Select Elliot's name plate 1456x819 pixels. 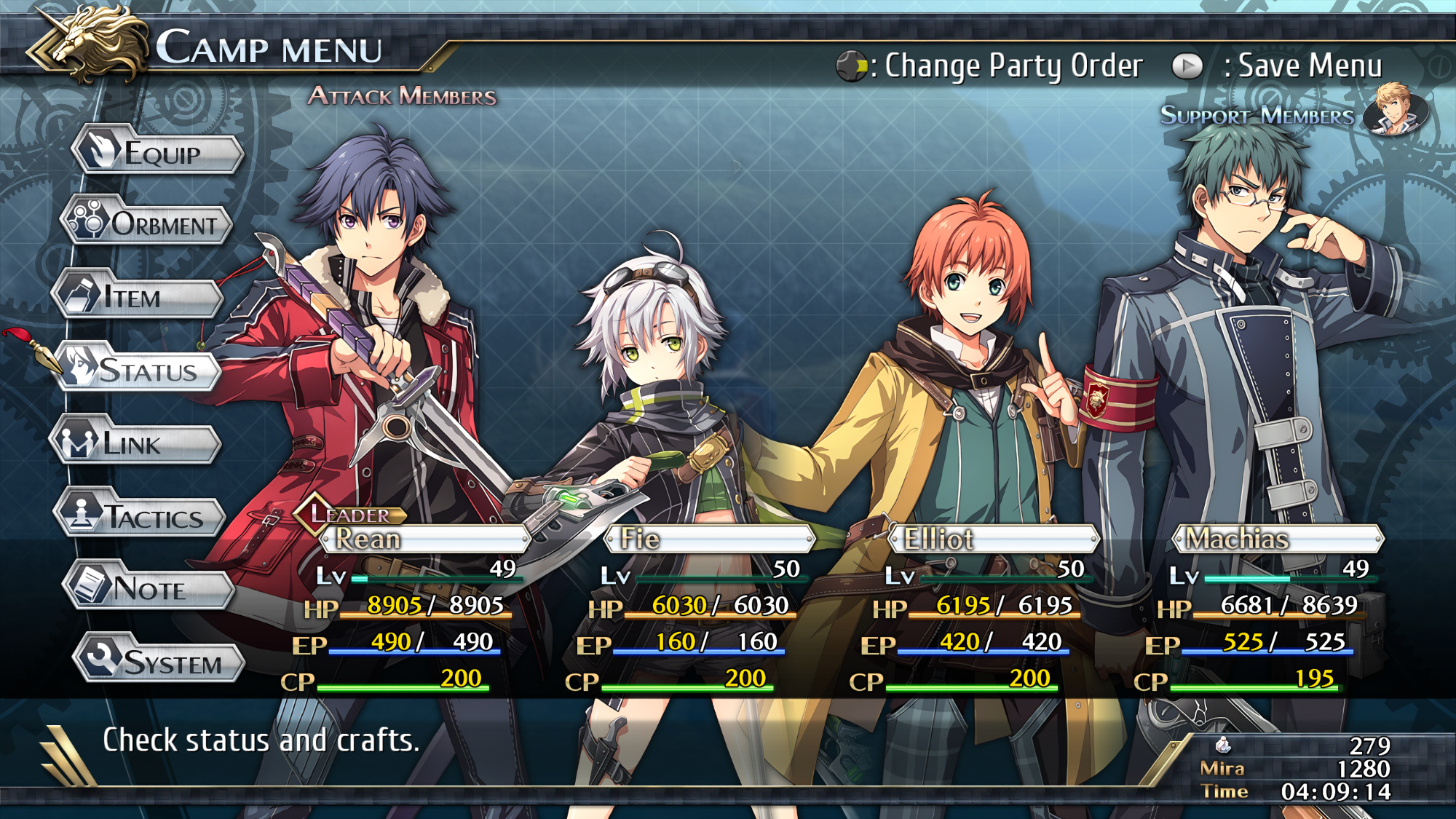tap(994, 539)
